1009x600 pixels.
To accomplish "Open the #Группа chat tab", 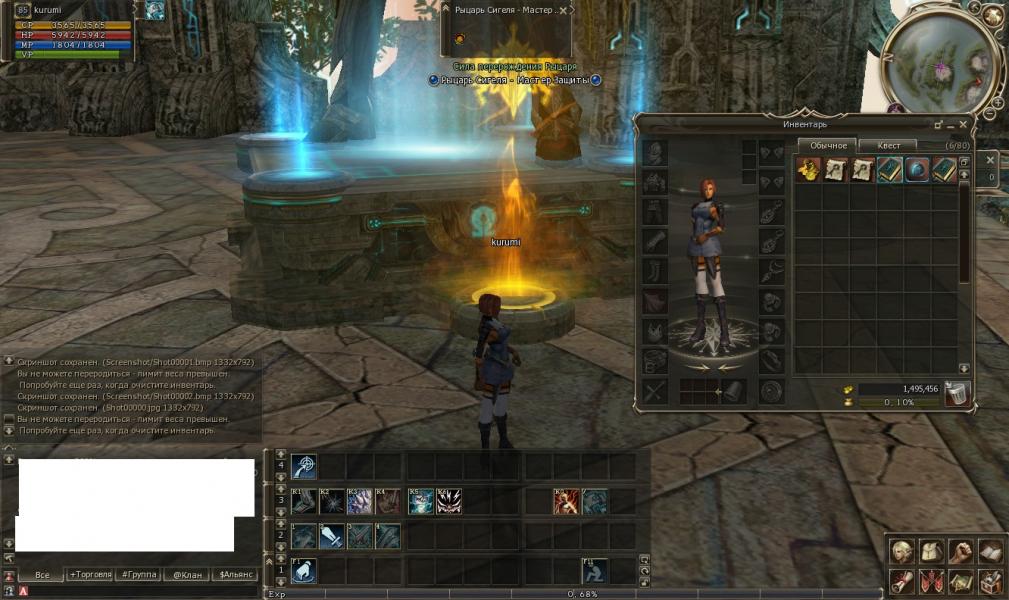I will [139, 575].
